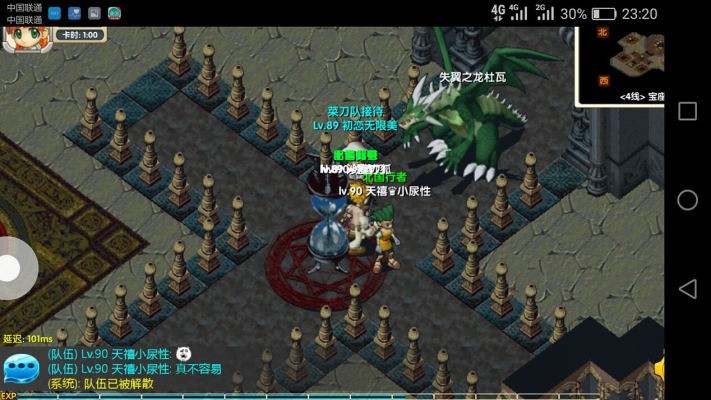
Task: Touch the virtual joystick knob
Action: pyautogui.click(x=12, y=268)
